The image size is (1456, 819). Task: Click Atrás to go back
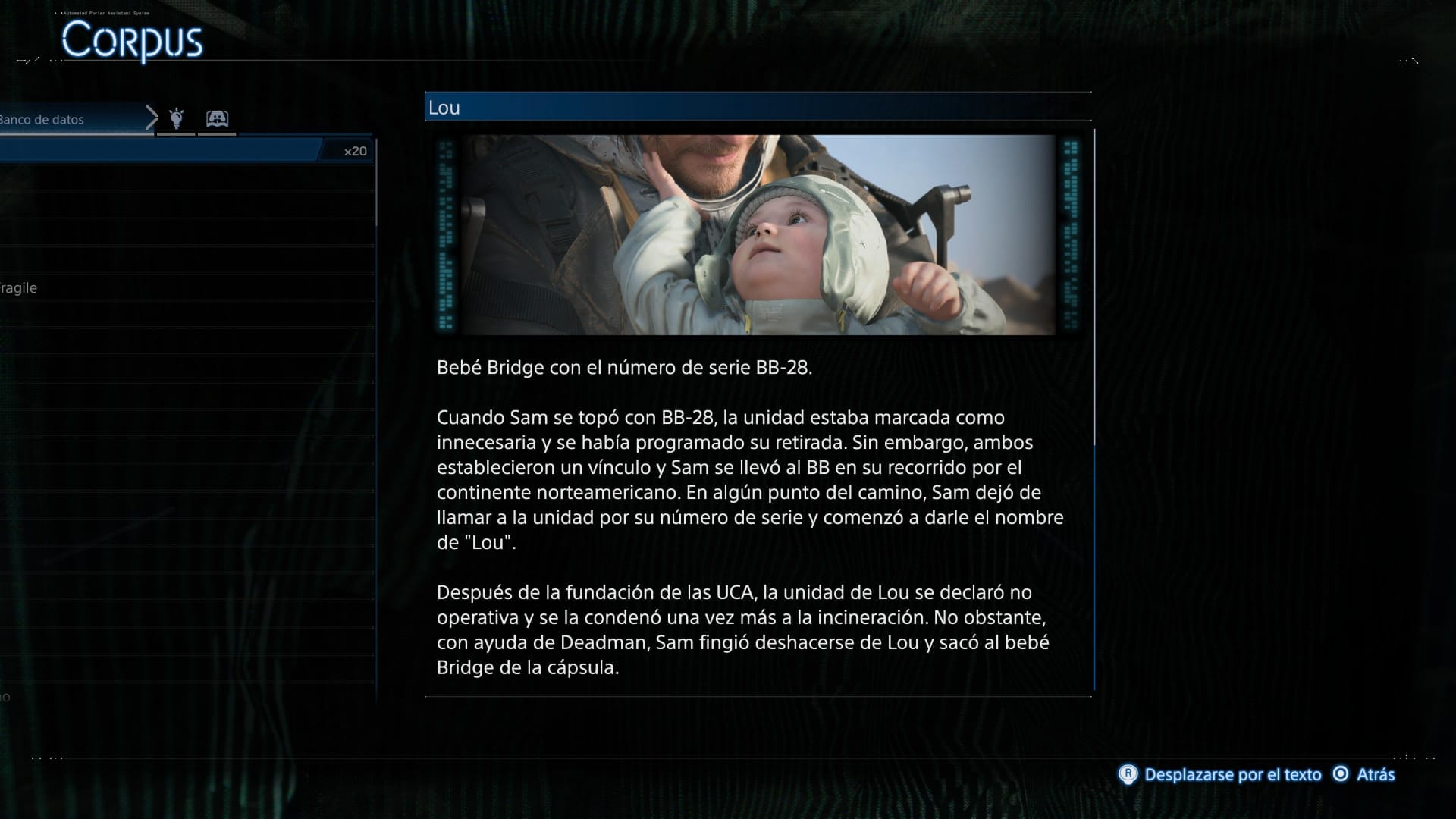coord(1376,774)
